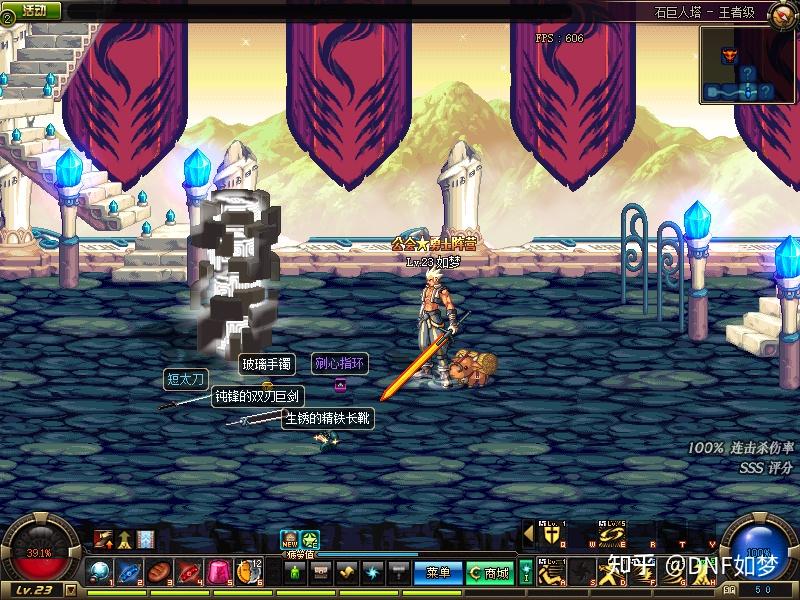Click the left arrow beside the skill bar
Viewport: 800px width, 600px height.
coord(527,536)
